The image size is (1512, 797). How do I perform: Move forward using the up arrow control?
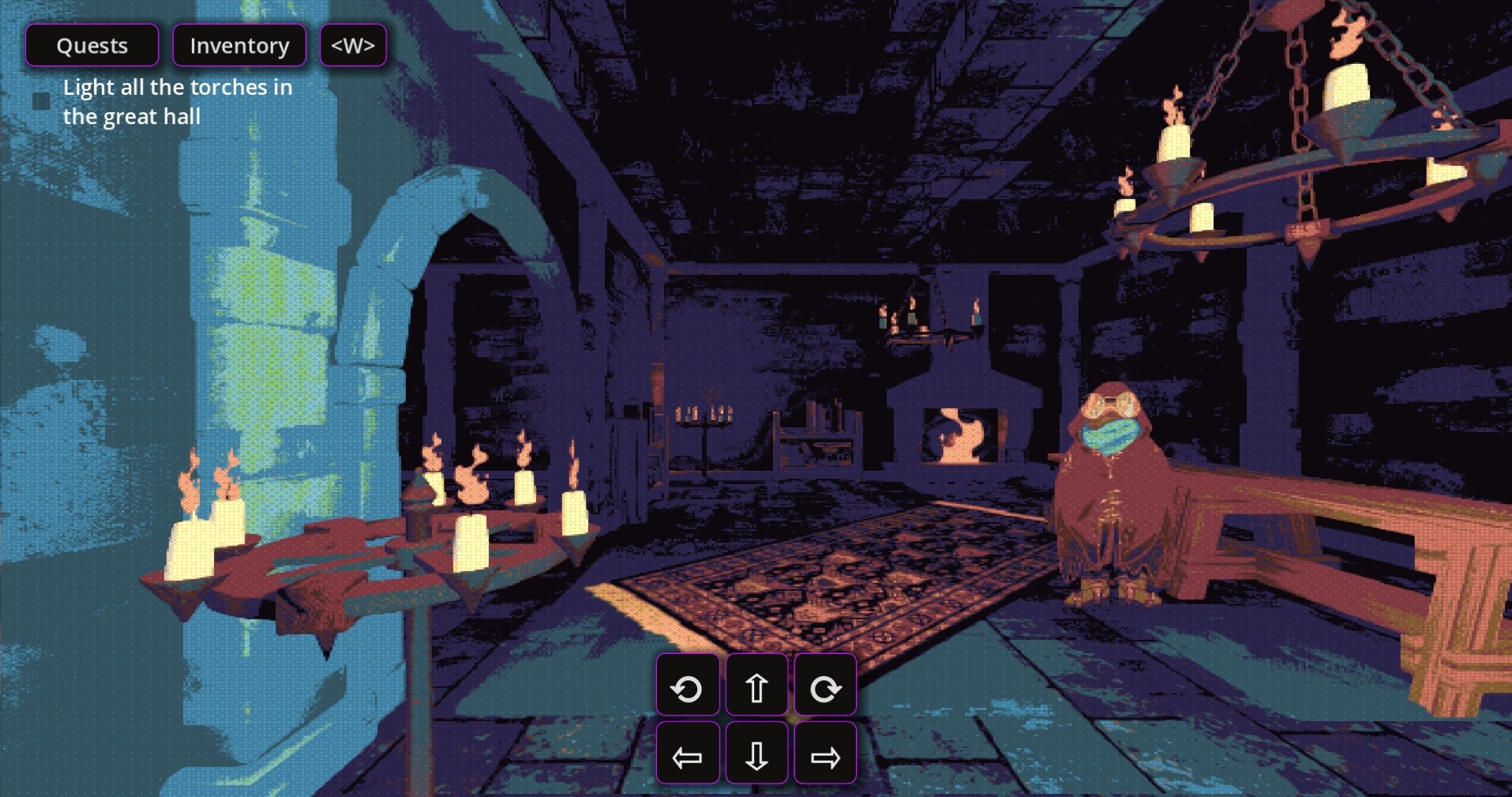coord(756,686)
